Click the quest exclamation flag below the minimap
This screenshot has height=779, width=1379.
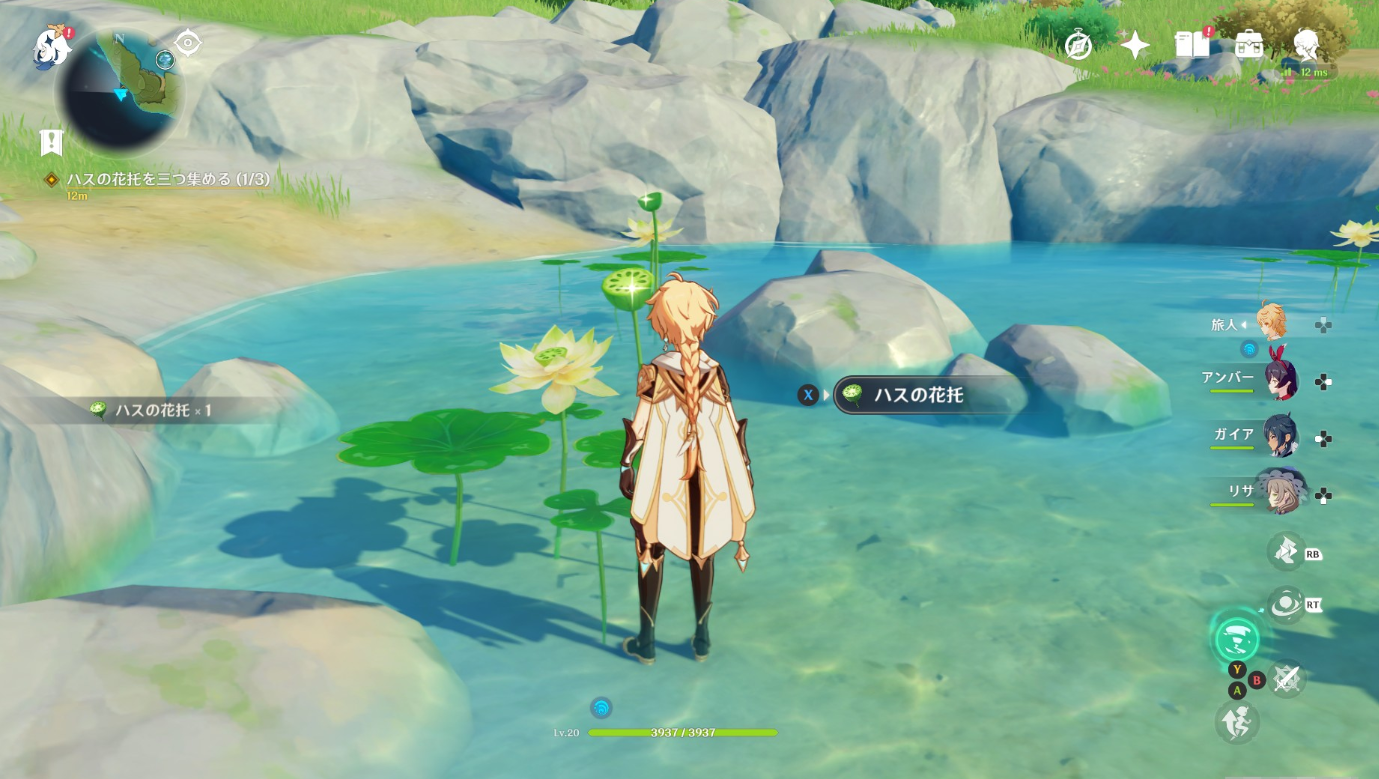click(x=51, y=142)
